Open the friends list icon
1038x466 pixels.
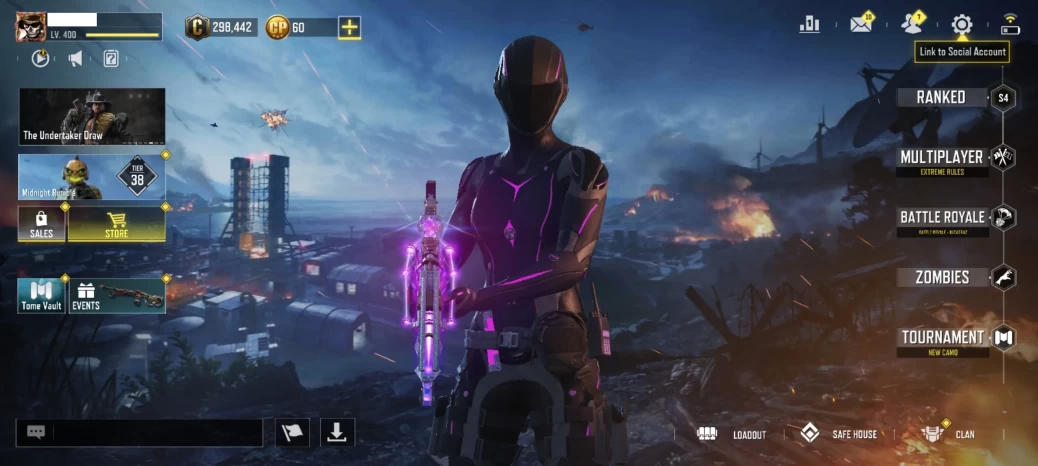910,25
